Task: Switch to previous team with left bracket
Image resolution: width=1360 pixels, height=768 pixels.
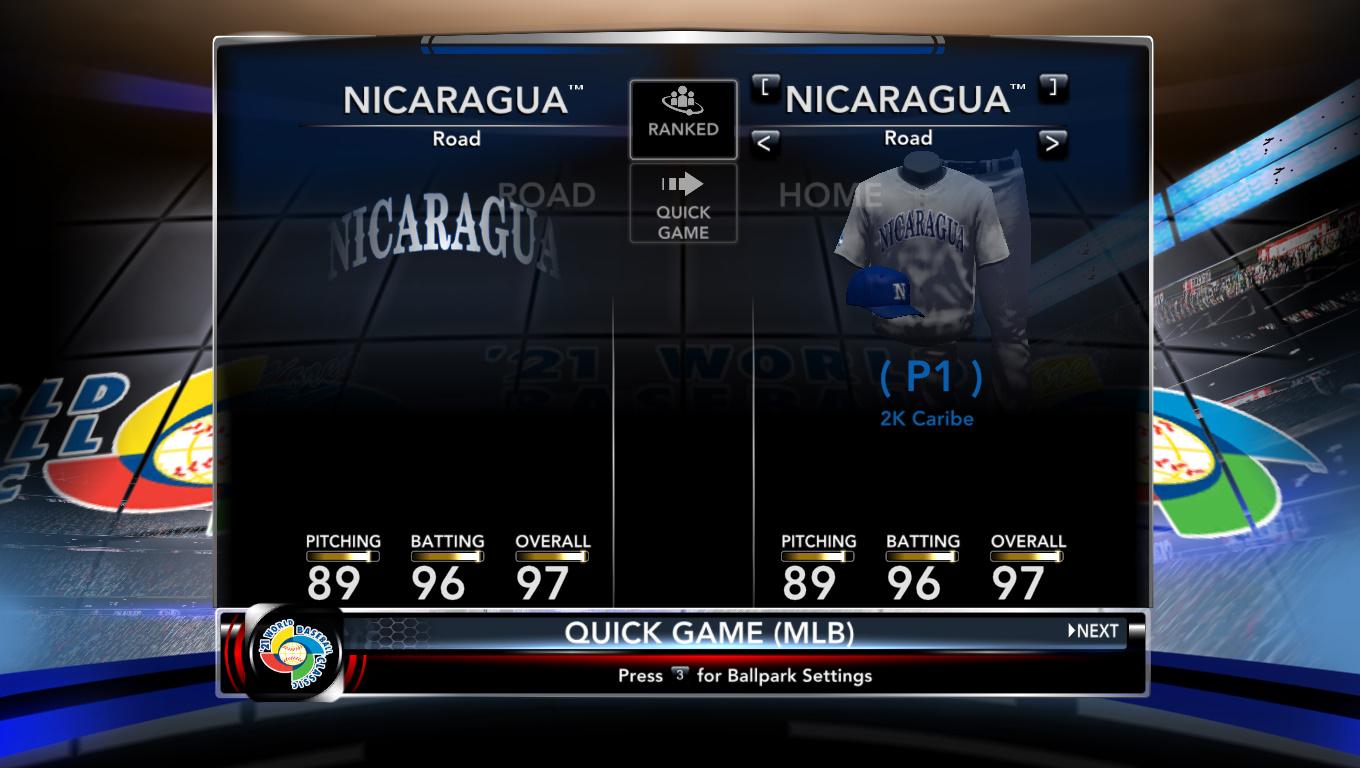Action: tap(765, 87)
